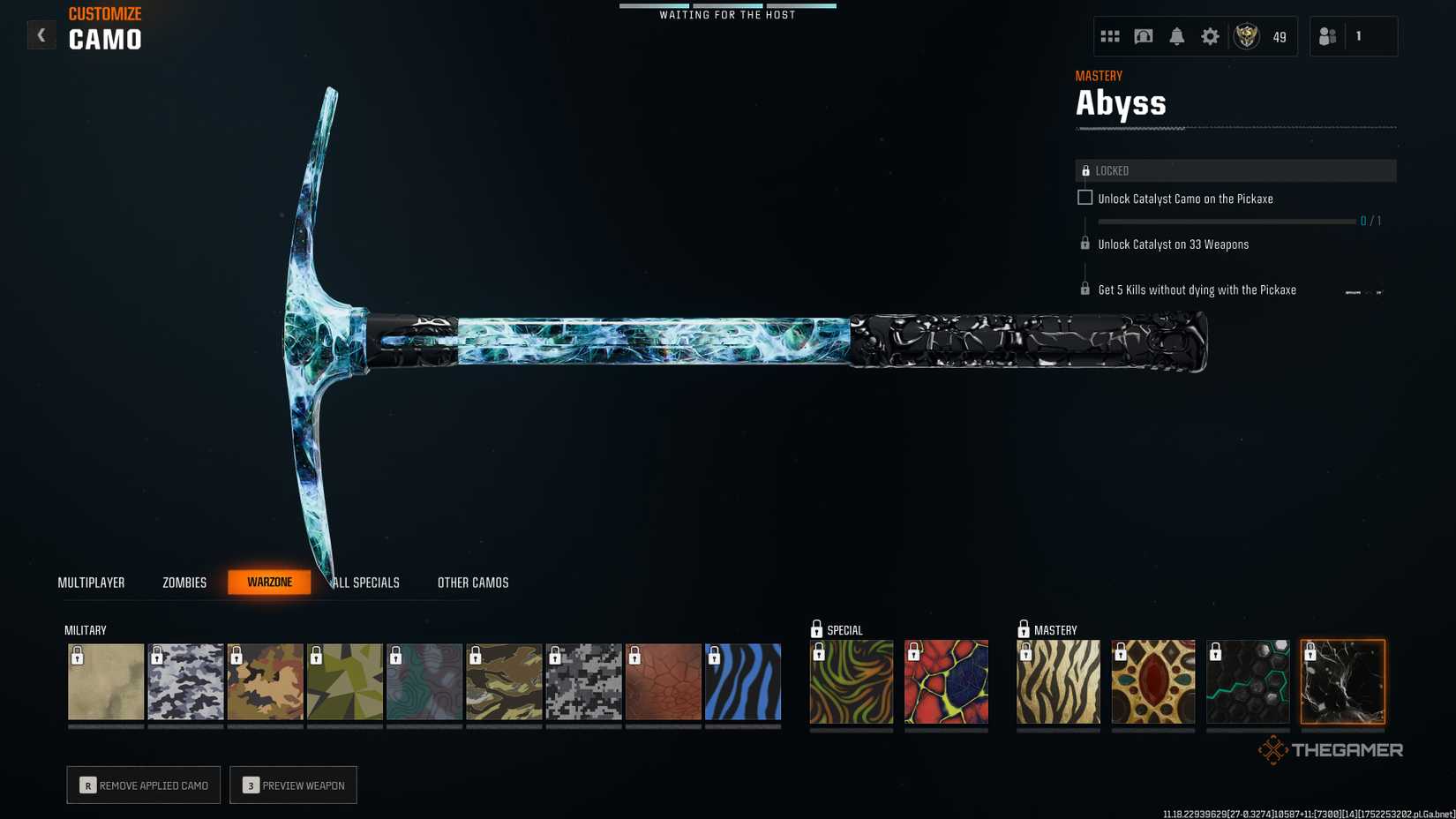Select the Abyss marble Mastery camo swatch
The height and width of the screenshot is (819, 1456).
point(1342,681)
